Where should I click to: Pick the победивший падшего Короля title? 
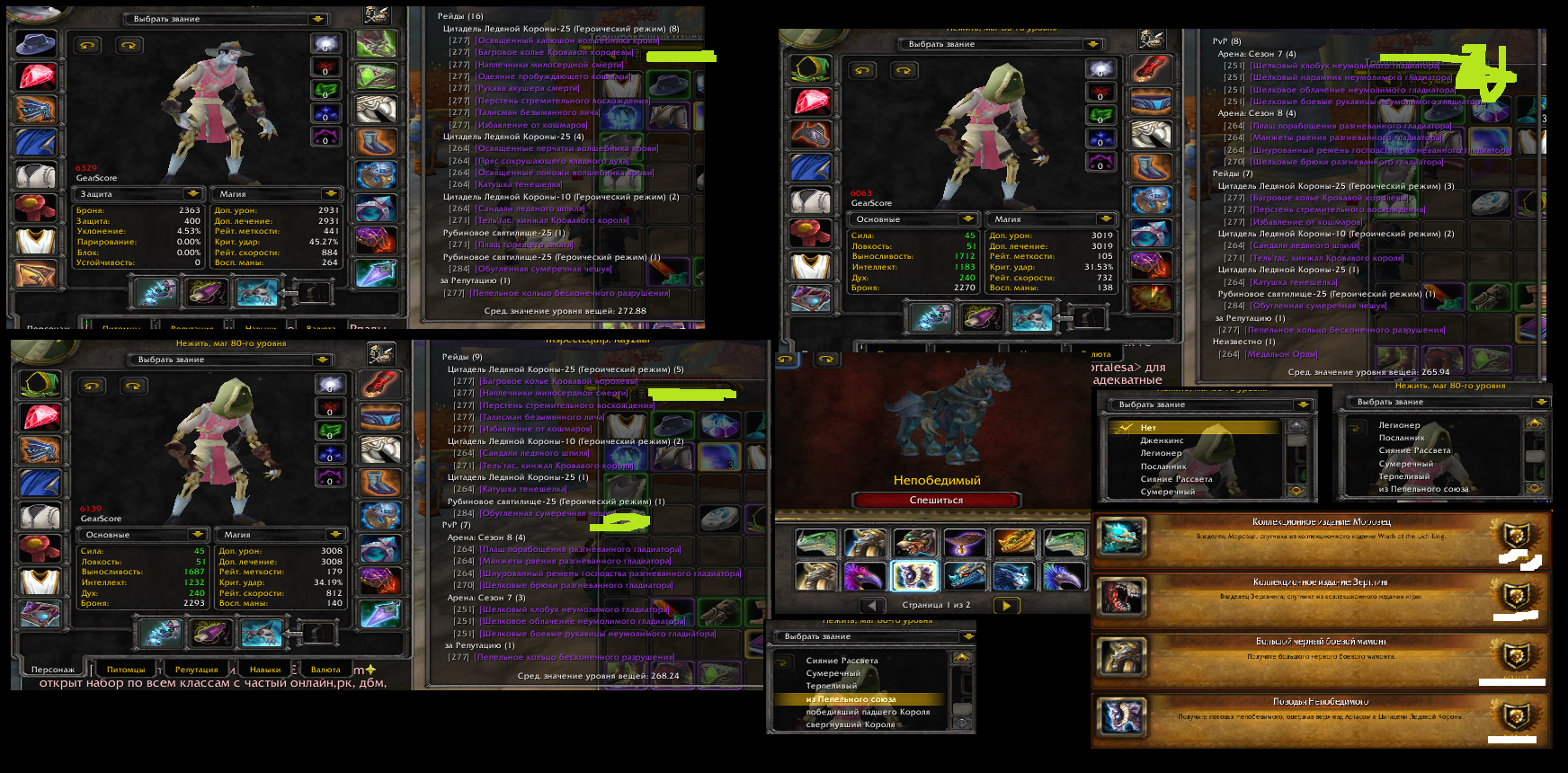pos(868,712)
